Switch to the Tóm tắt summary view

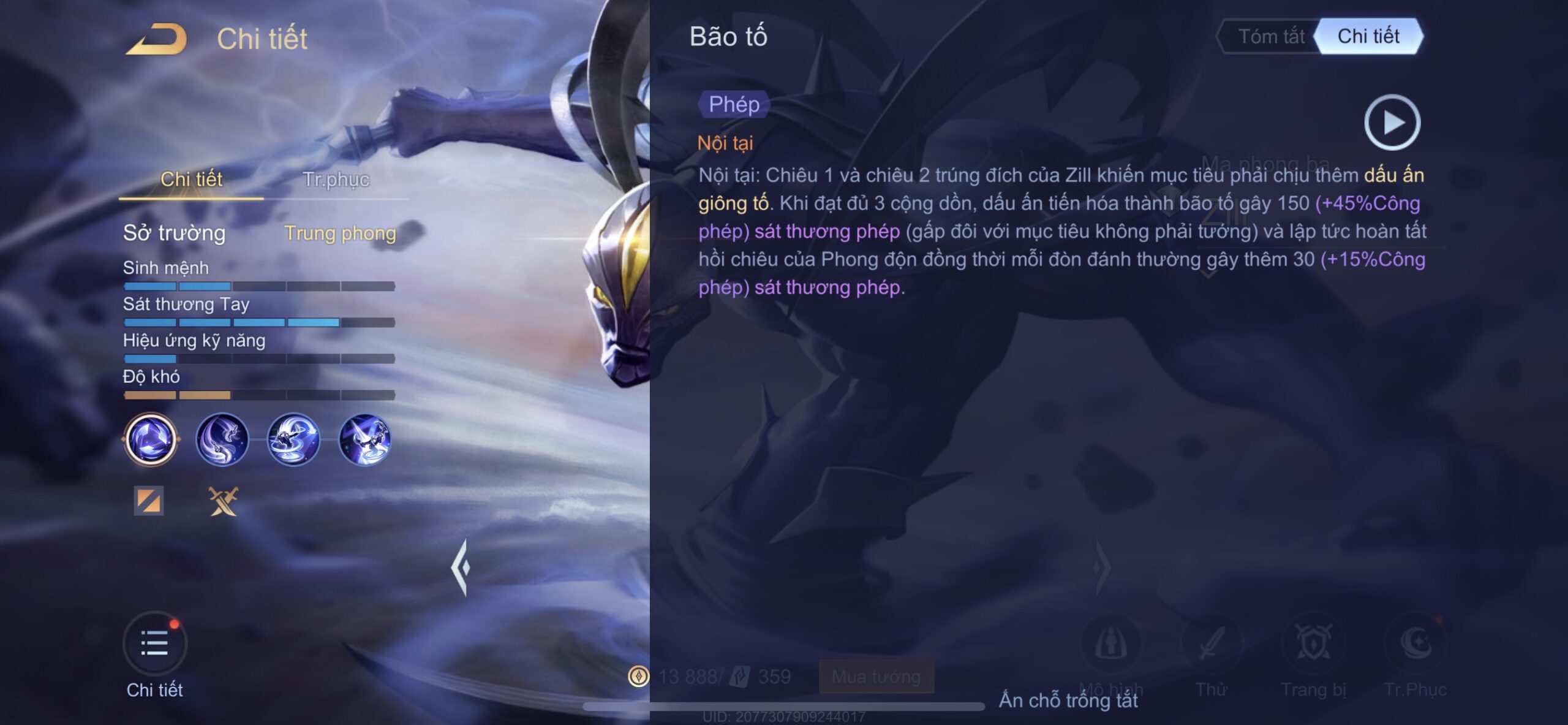1271,37
